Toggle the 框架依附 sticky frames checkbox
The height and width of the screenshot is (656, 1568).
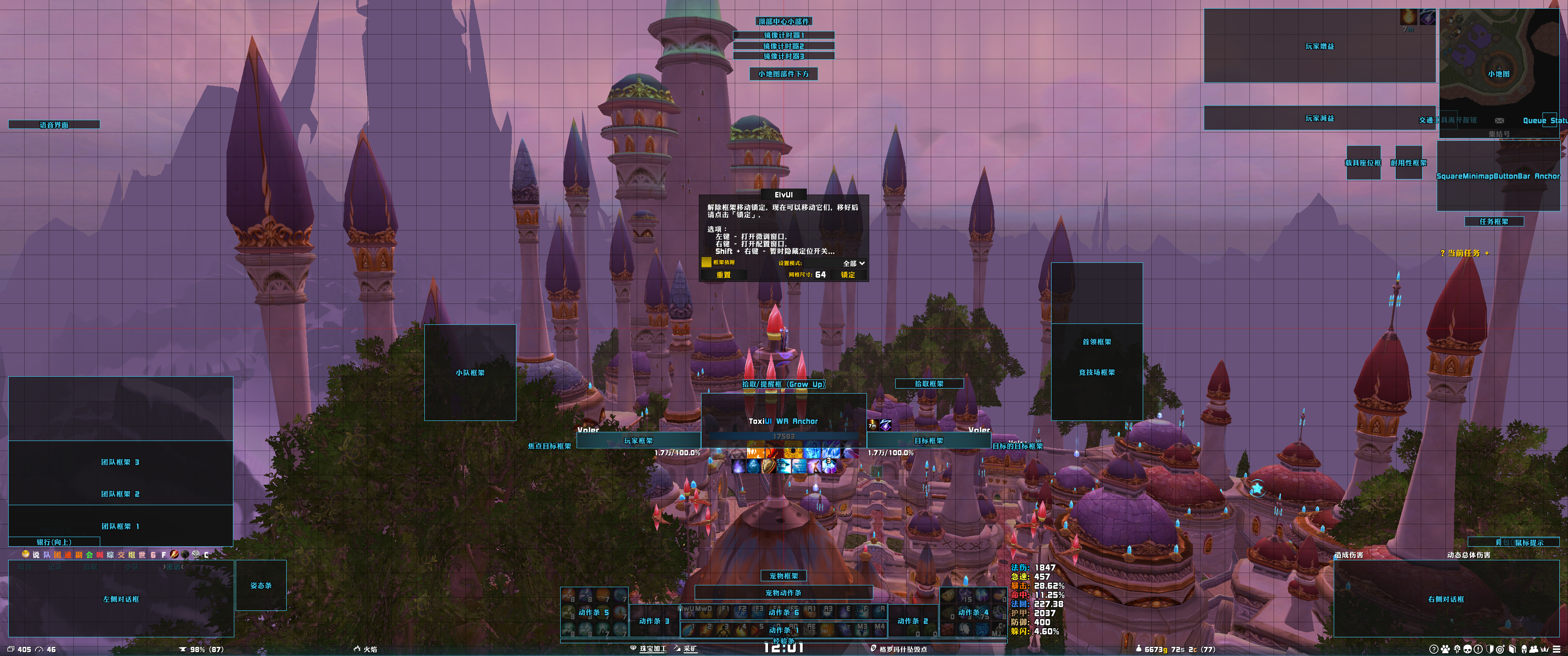click(706, 262)
